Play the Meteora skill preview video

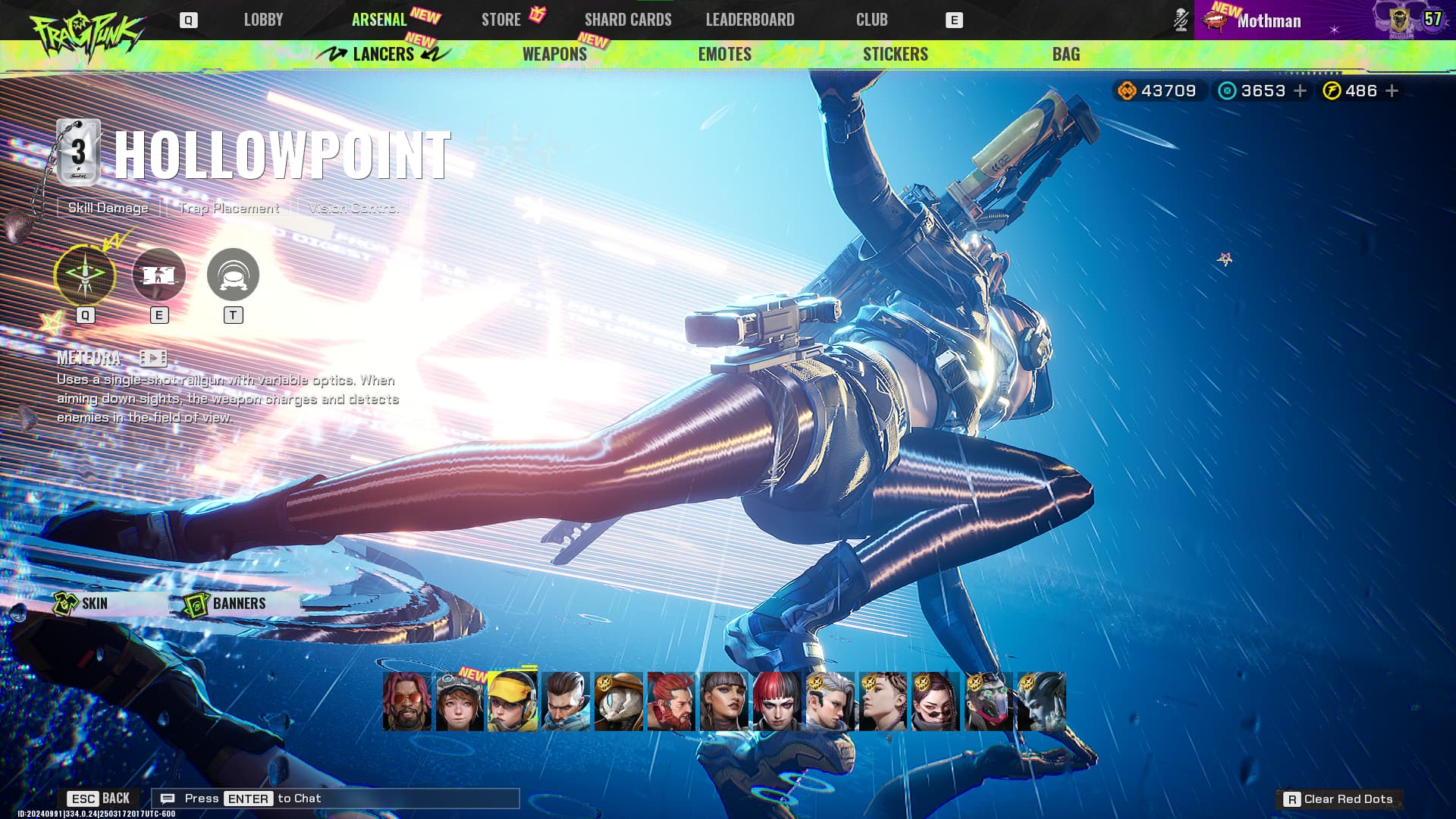click(153, 358)
